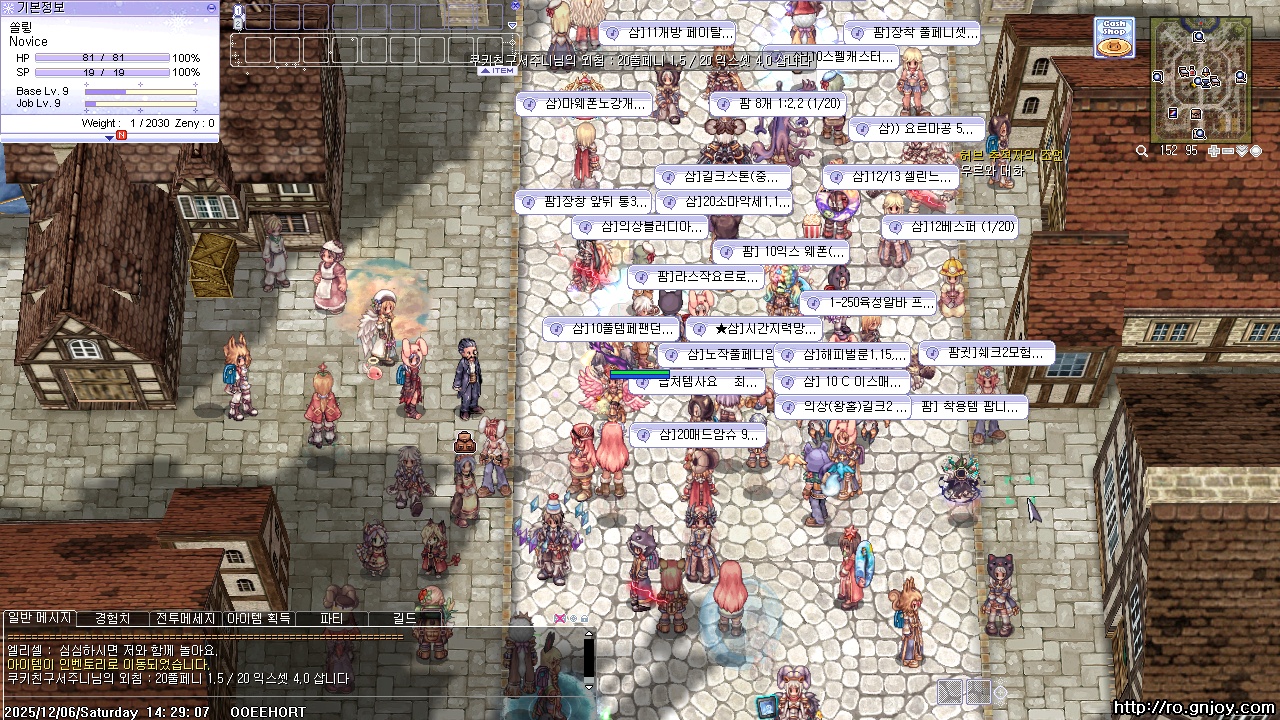
Task: Show the 파티 chat tab
Action: click(331, 619)
